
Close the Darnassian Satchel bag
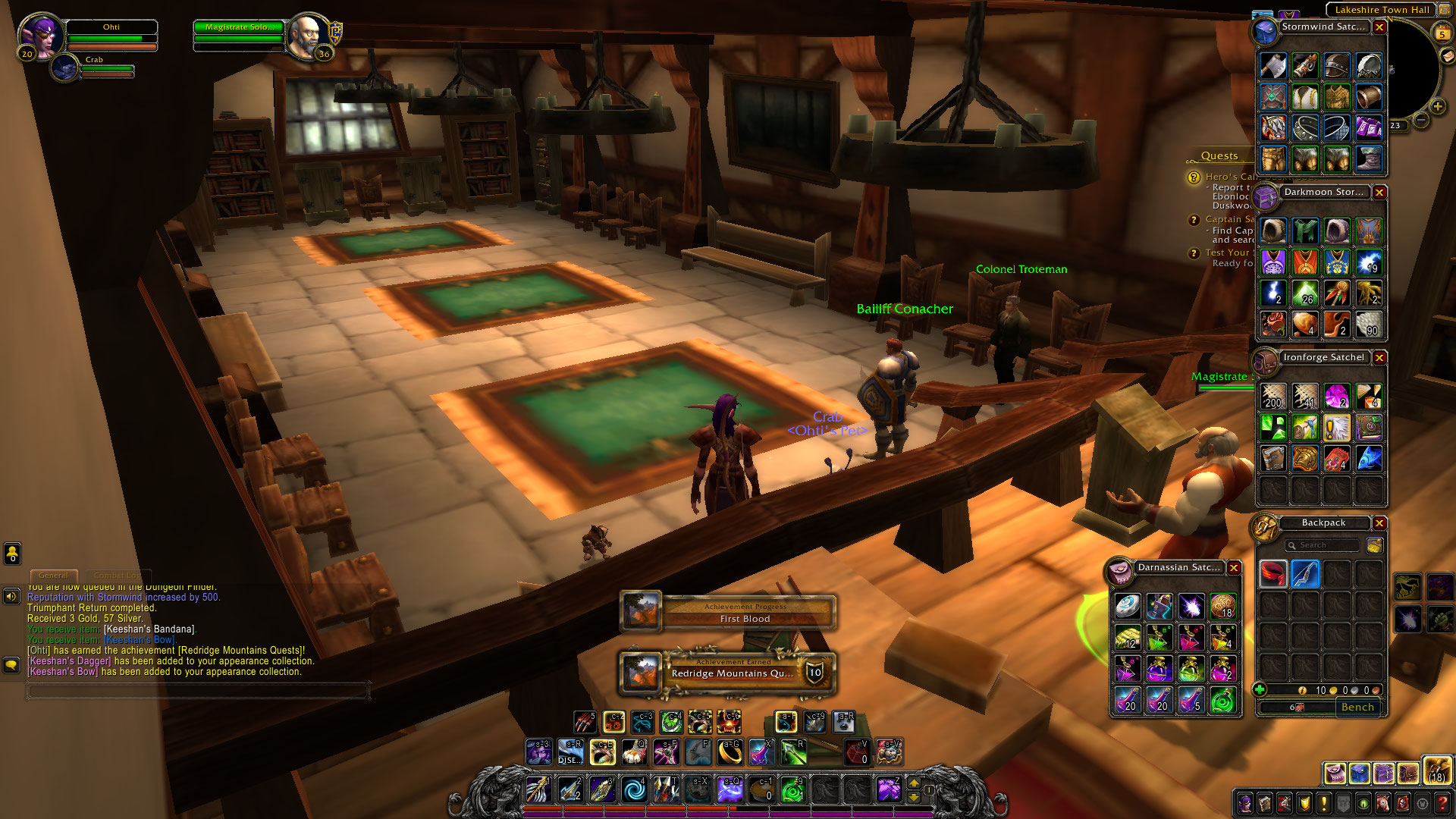coord(1234,568)
